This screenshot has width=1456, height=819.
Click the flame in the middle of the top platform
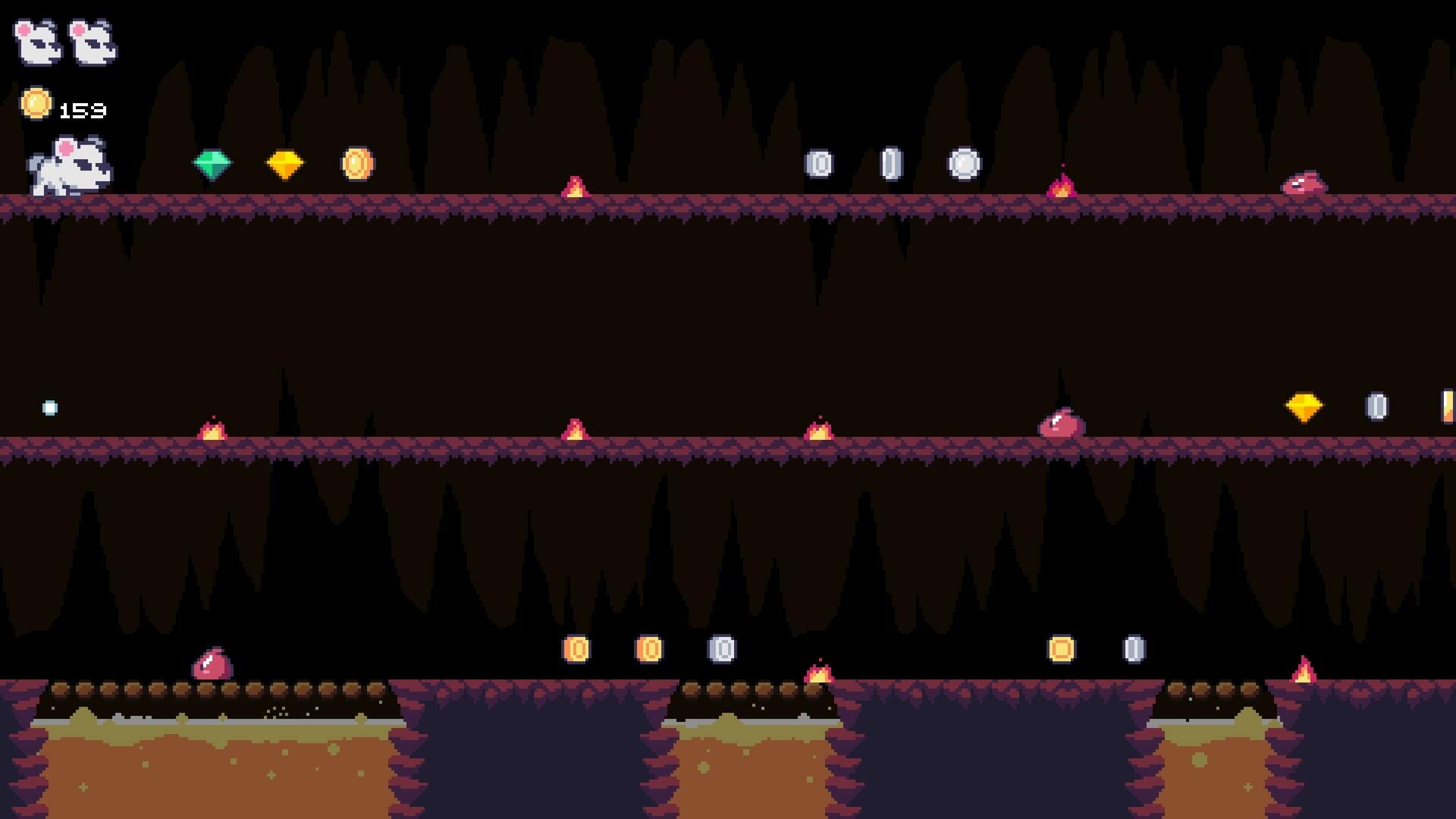(575, 186)
